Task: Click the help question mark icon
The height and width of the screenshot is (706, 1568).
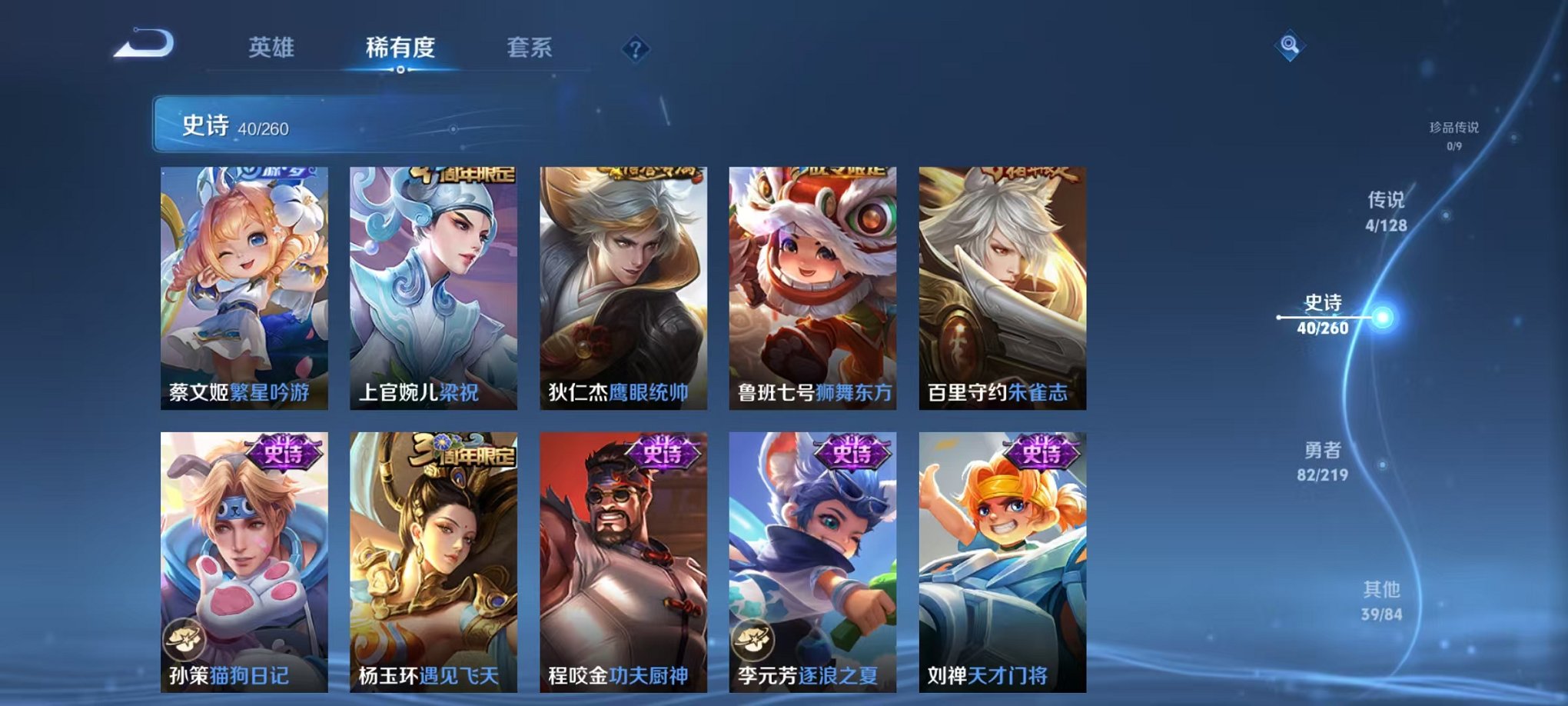Action: pyautogui.click(x=635, y=49)
